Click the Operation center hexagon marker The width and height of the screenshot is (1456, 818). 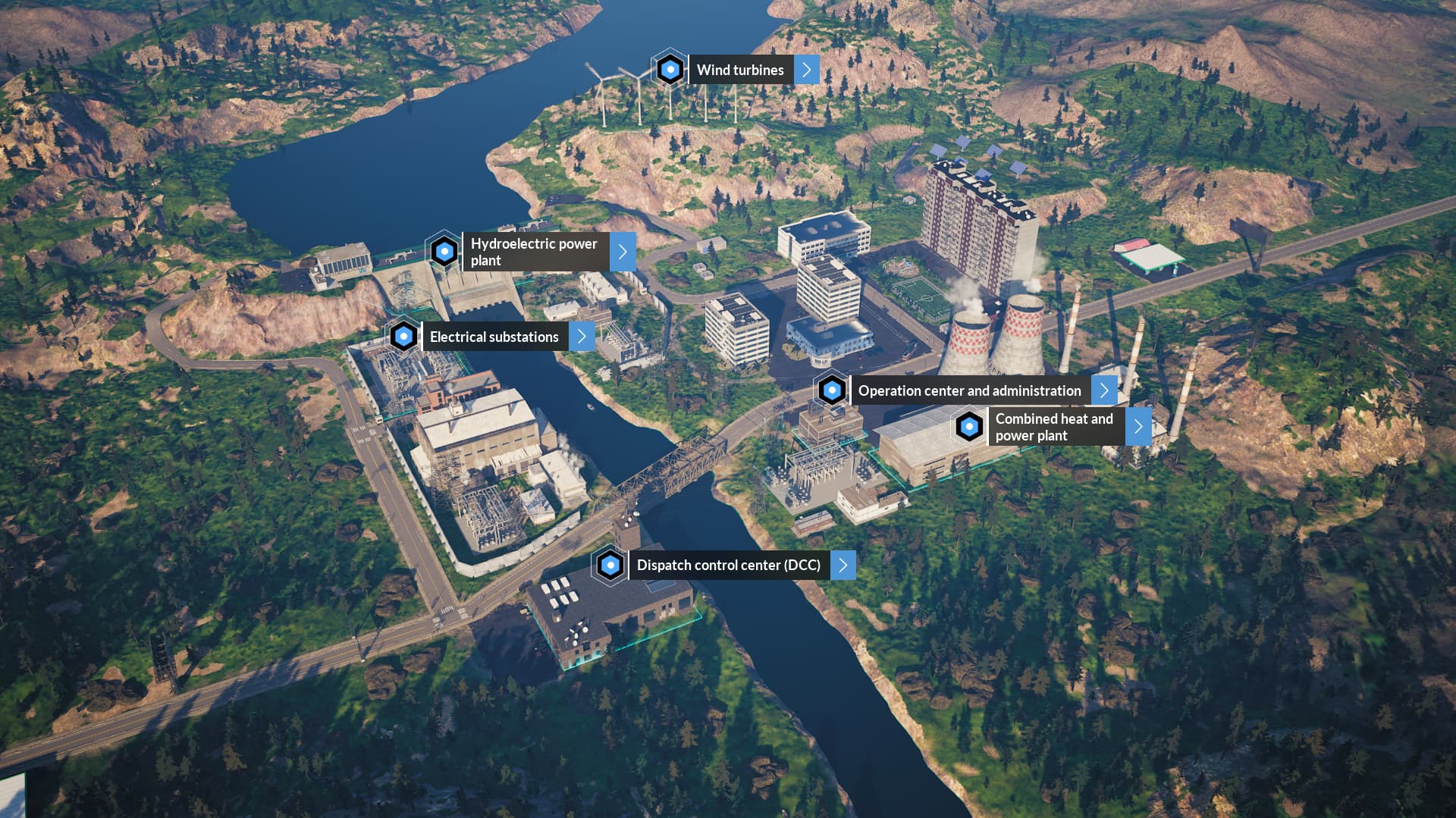click(832, 390)
